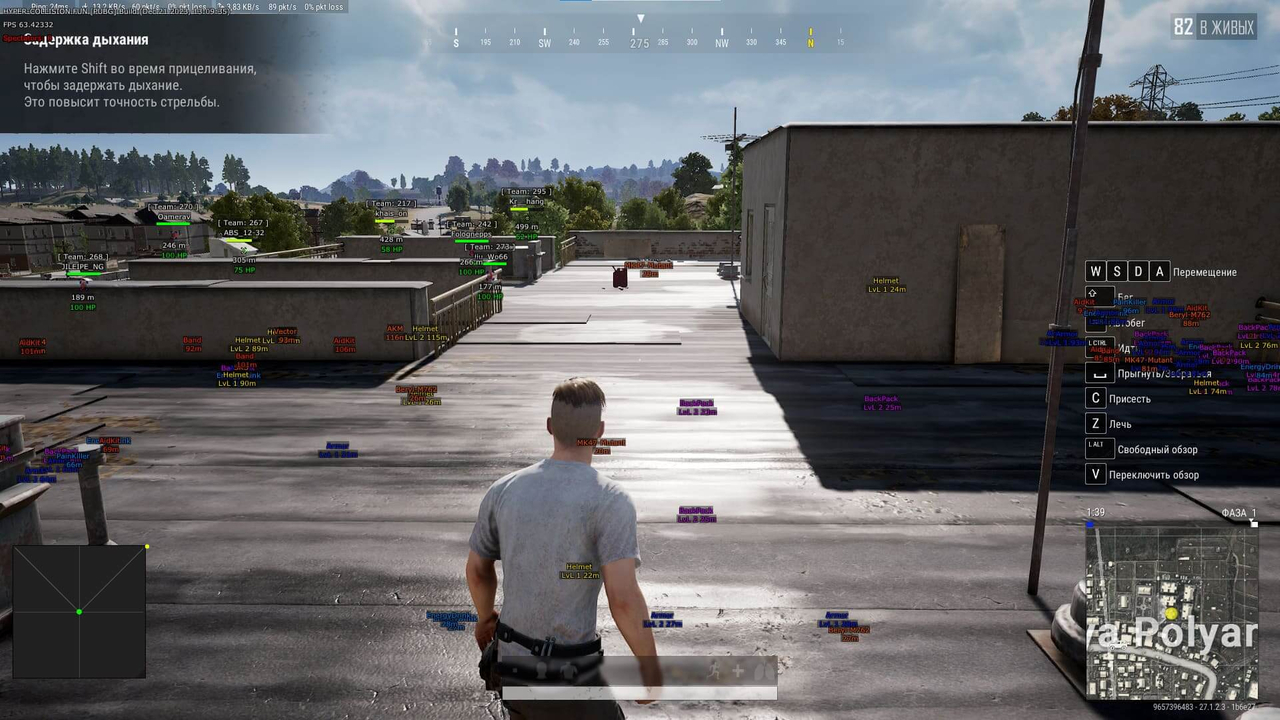Screen dimensions: 1280x720
Task: Click the A strafe key icon
Action: [1159, 271]
